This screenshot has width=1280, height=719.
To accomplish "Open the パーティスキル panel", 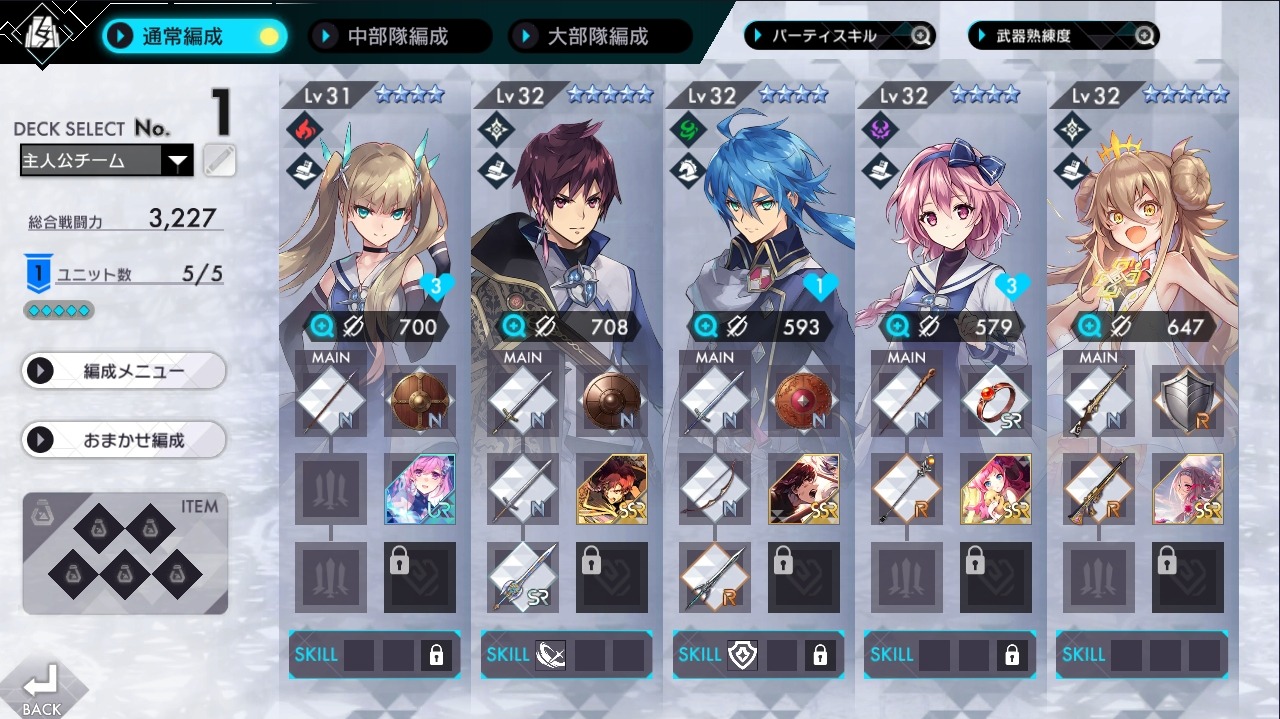I will point(839,36).
